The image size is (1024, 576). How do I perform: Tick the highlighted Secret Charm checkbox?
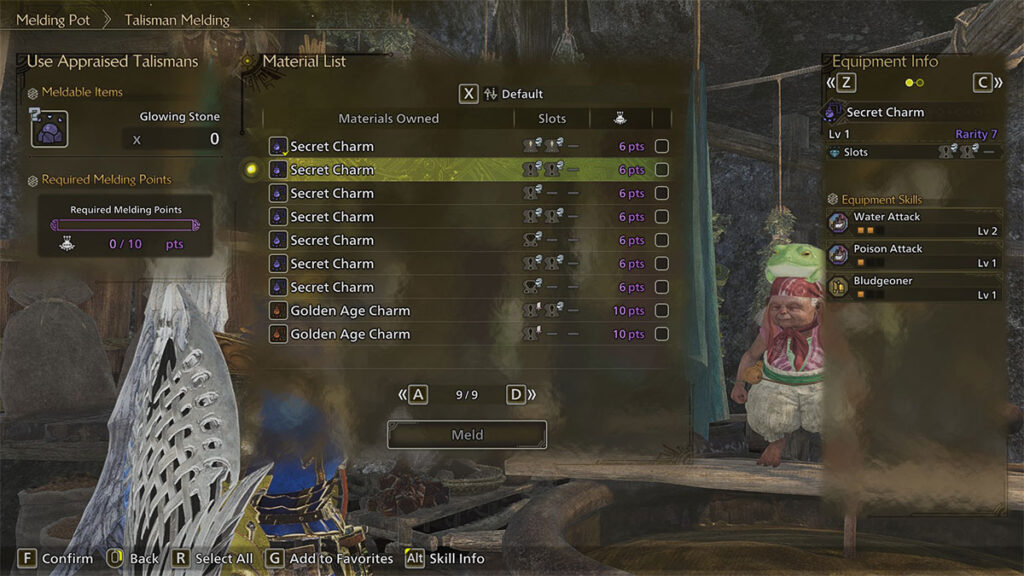click(x=661, y=170)
